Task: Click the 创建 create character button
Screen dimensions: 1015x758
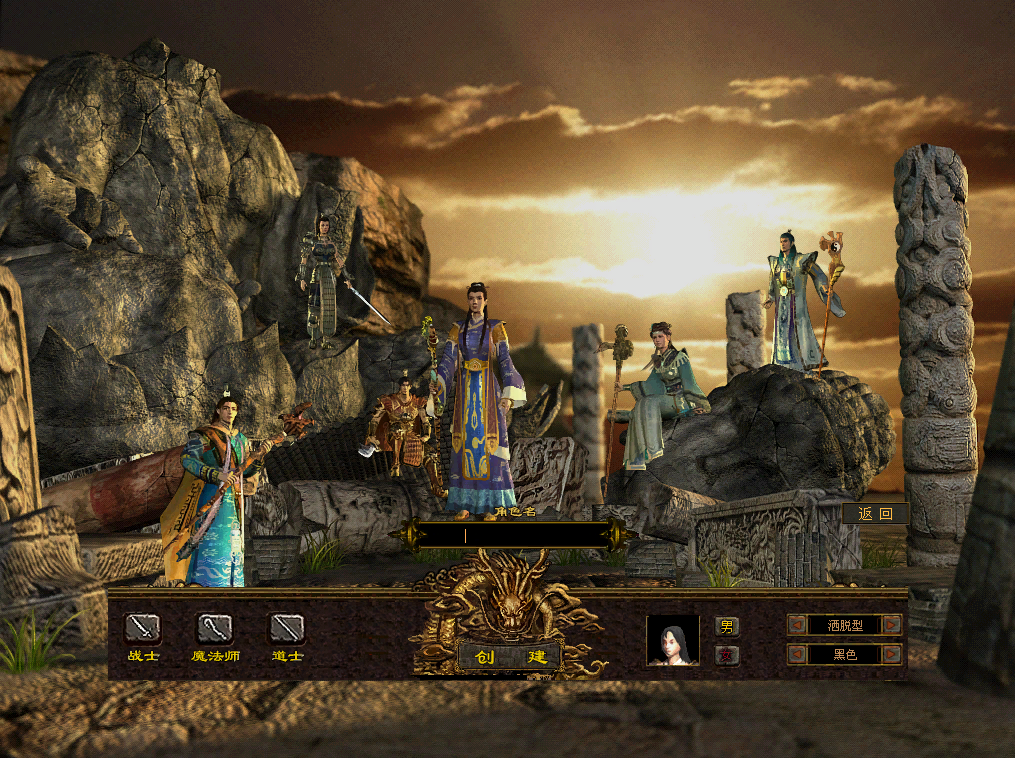Action: point(509,657)
